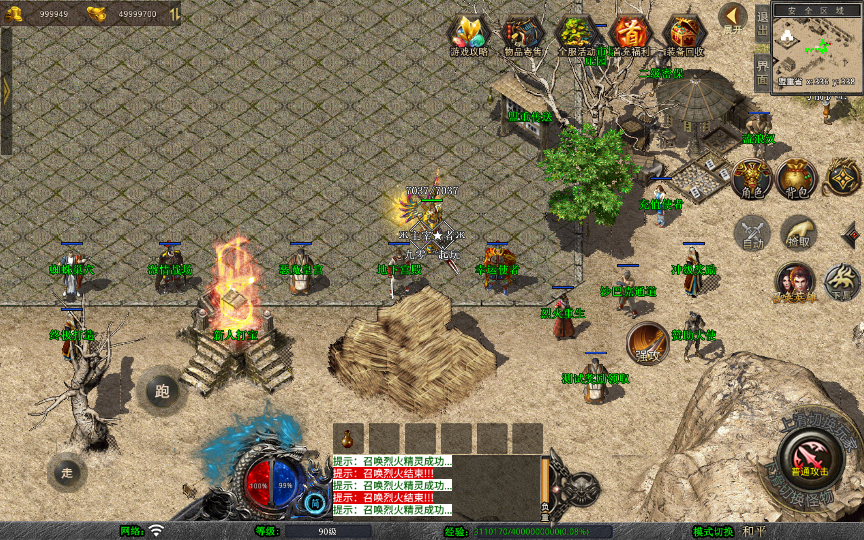Open the 物品寄售 item consignment icon
The height and width of the screenshot is (540, 864).
coord(522,35)
